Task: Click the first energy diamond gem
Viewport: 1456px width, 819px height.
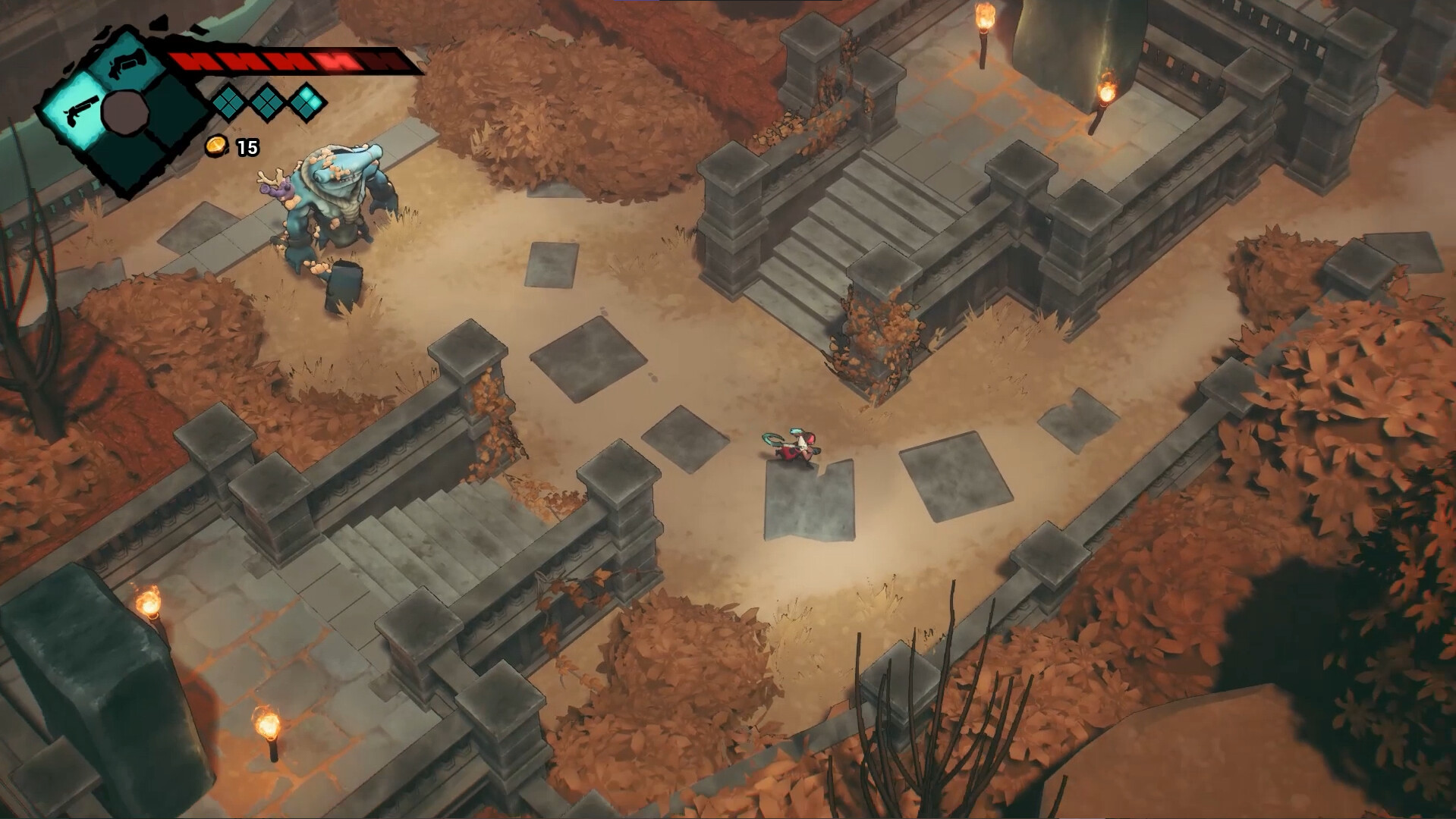Action: click(x=228, y=105)
